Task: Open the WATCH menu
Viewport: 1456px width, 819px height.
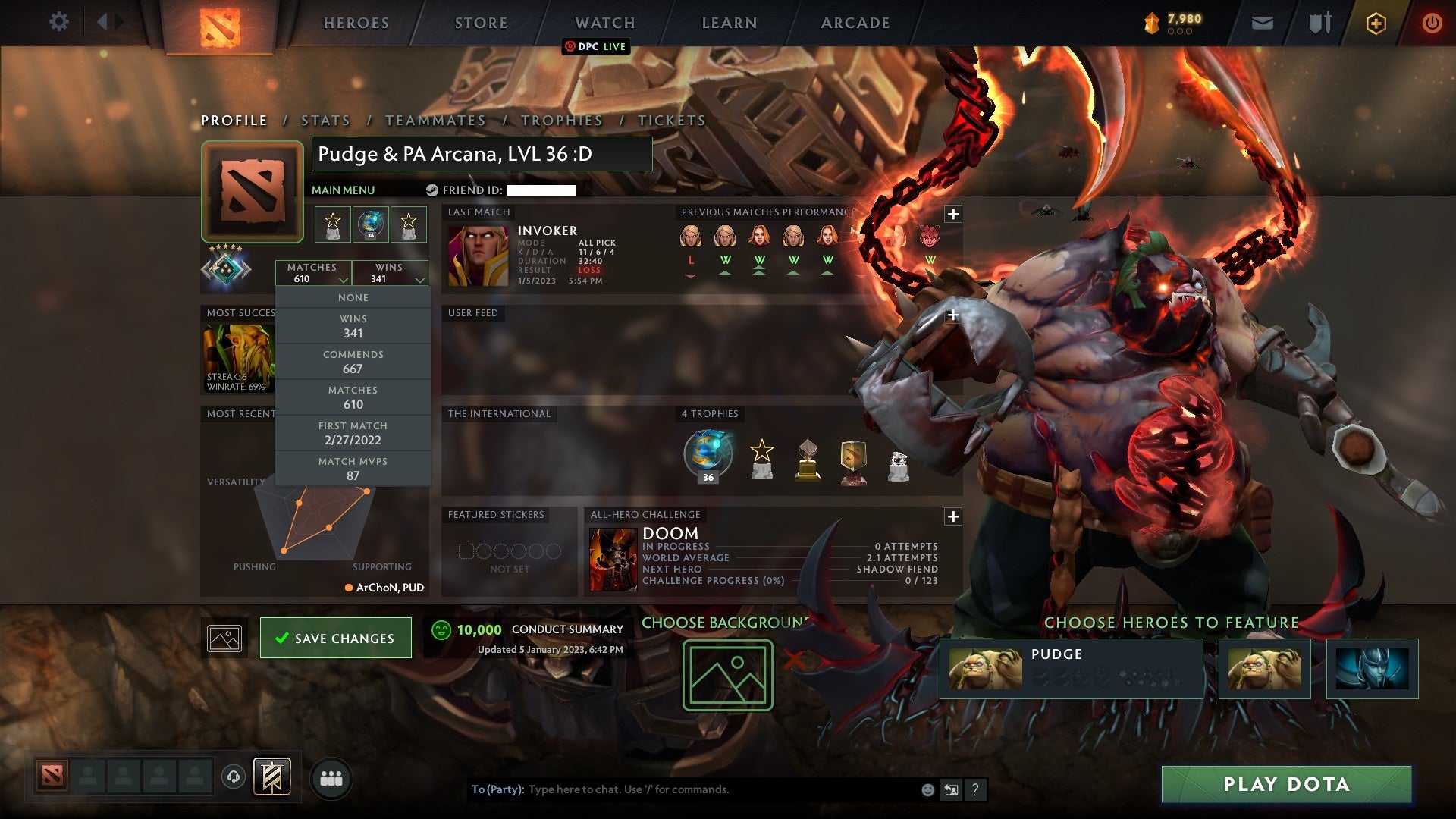Action: click(x=604, y=23)
